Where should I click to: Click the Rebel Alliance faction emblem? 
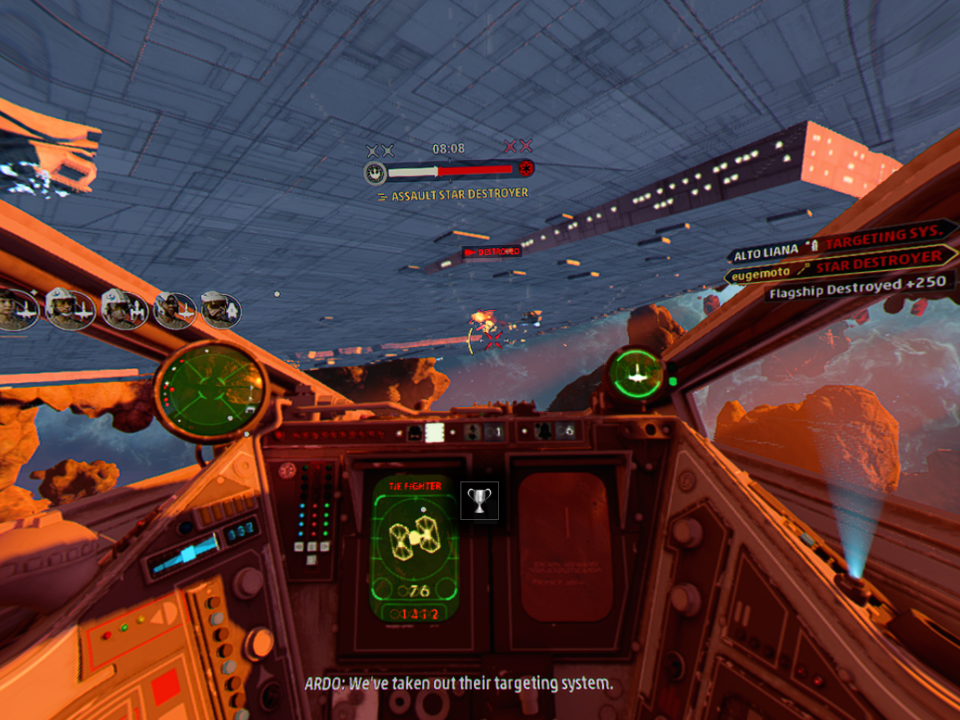(x=376, y=172)
